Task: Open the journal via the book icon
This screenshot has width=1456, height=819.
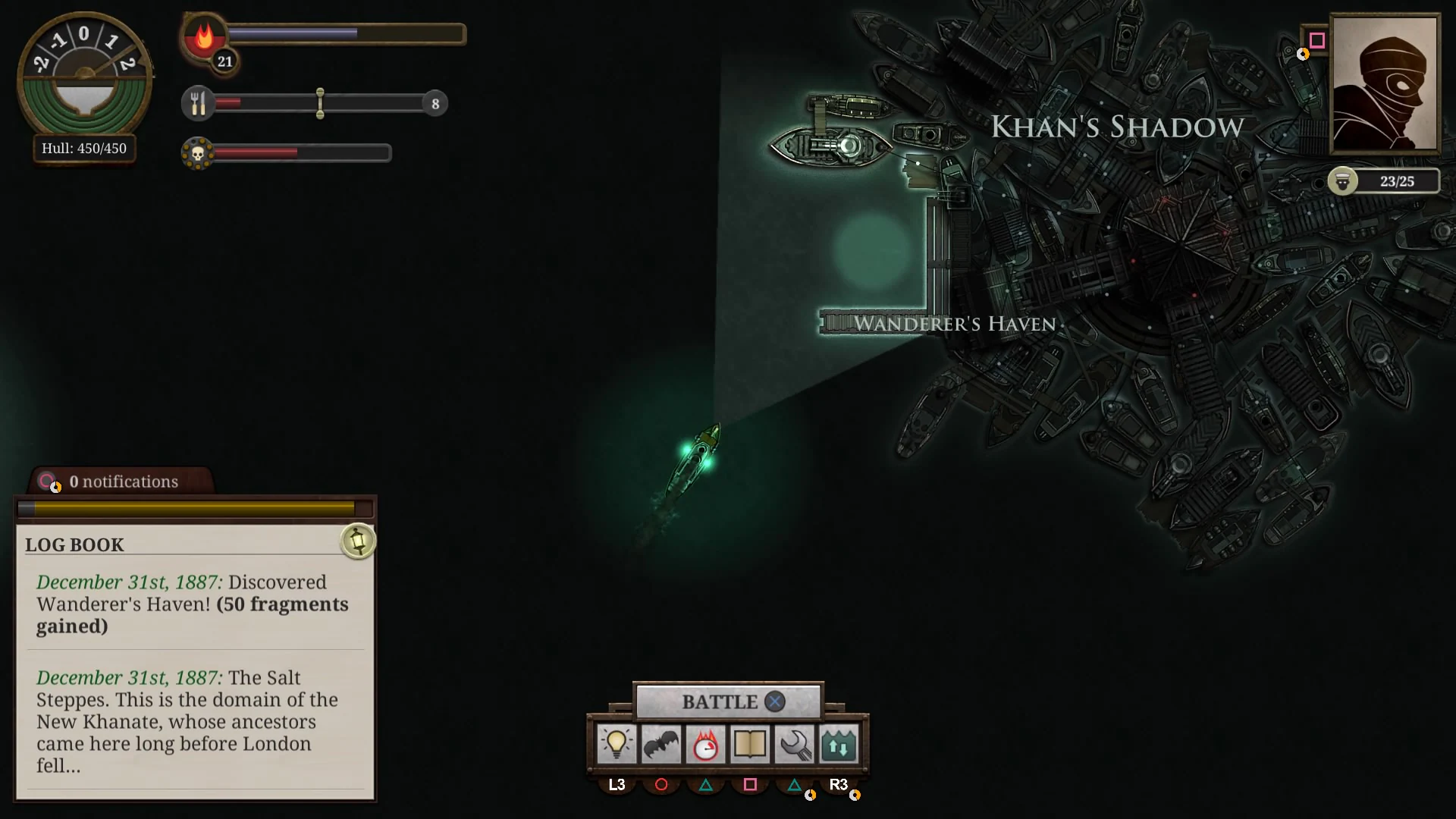Action: [x=751, y=745]
